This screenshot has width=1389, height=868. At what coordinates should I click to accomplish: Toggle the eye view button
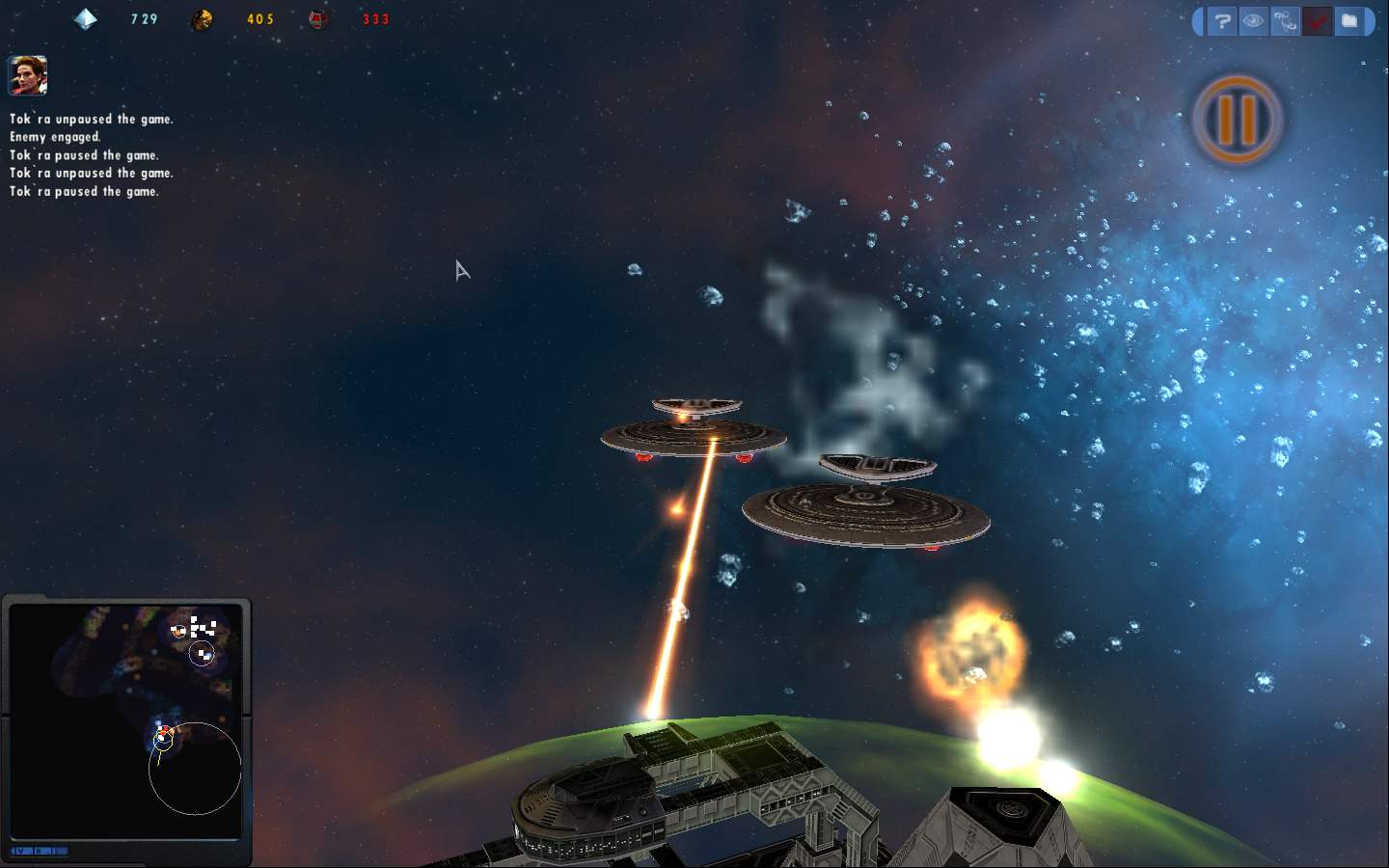[x=1253, y=20]
